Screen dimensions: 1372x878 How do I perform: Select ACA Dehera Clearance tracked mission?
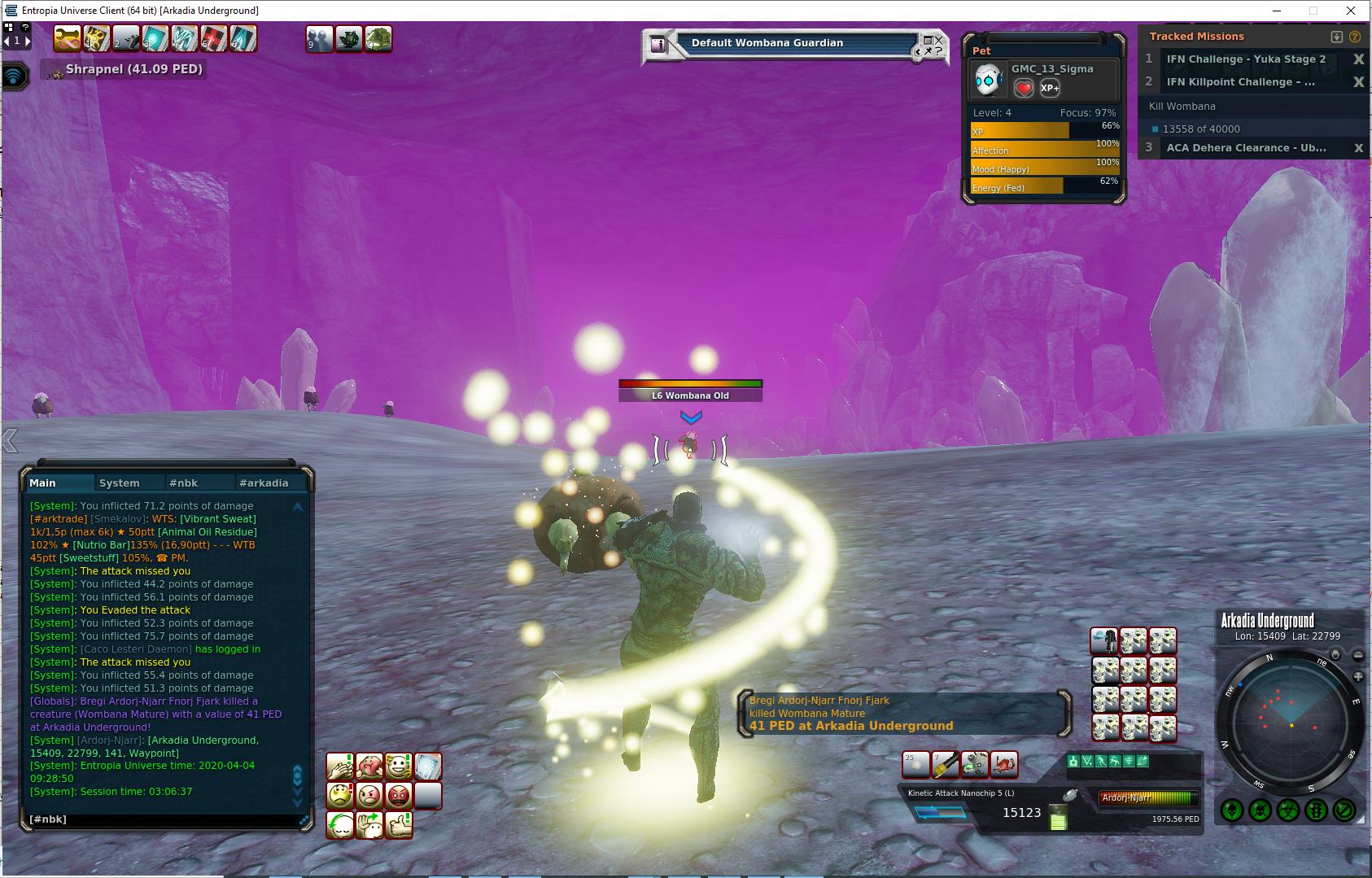pos(1245,148)
